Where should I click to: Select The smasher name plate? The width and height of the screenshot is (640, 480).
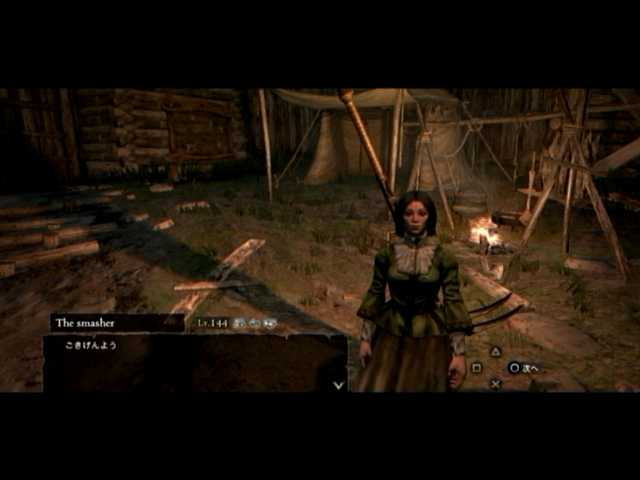tap(116, 323)
